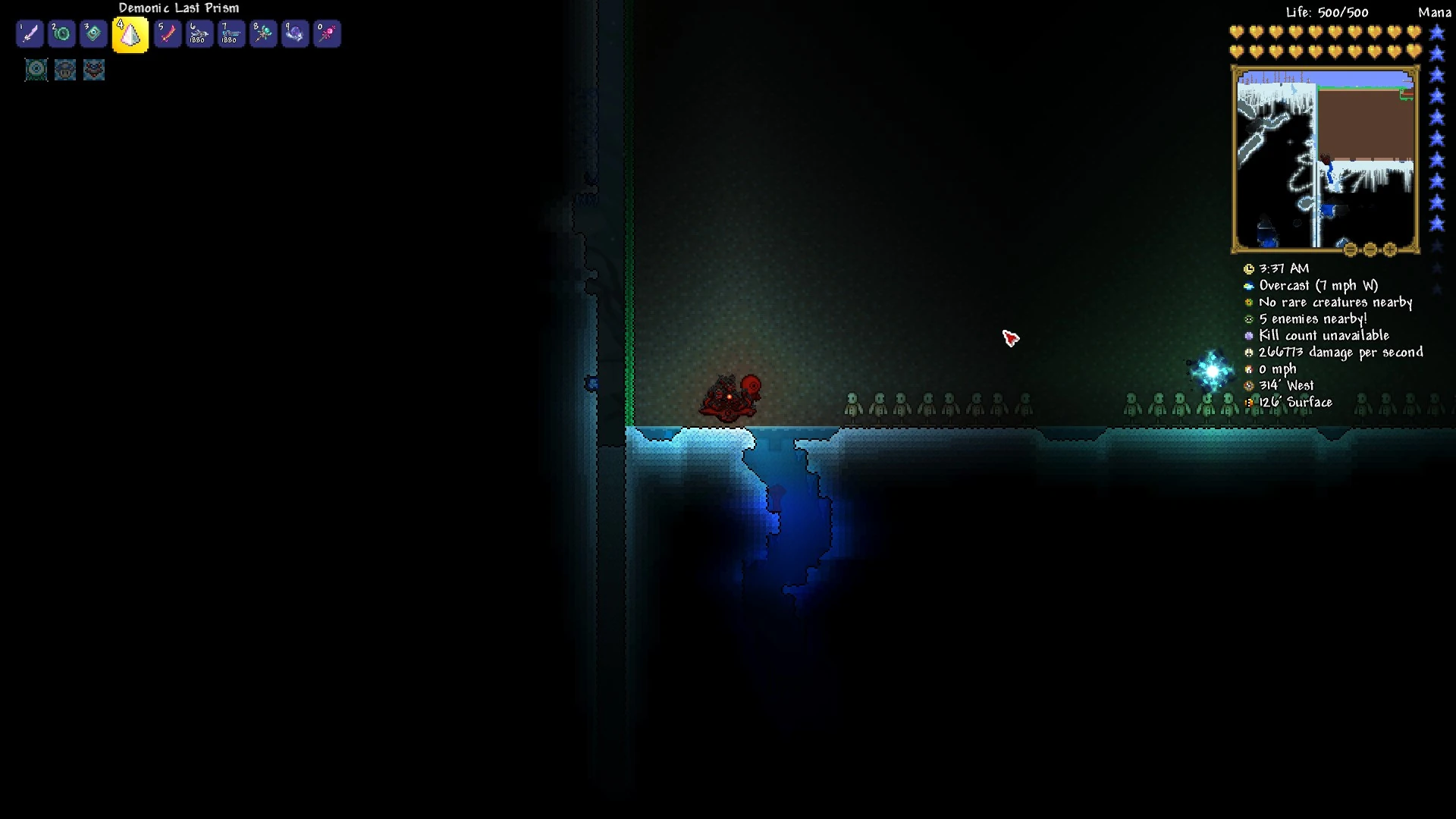This screenshot has height=819, width=1456.
Task: Pick the purple cloud orb in slot 9
Action: click(x=295, y=34)
